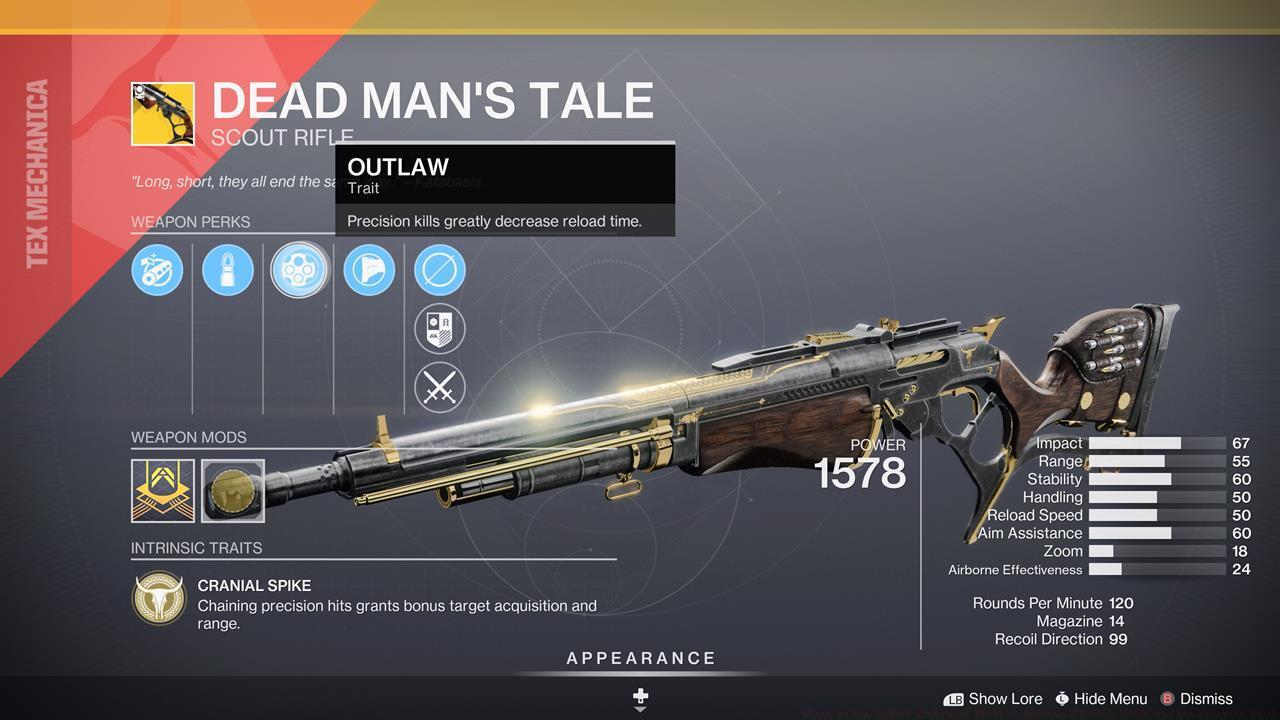1280x720 pixels.
Task: Click the Dead Man's Tale weapon thumbnail
Action: pyautogui.click(x=163, y=114)
